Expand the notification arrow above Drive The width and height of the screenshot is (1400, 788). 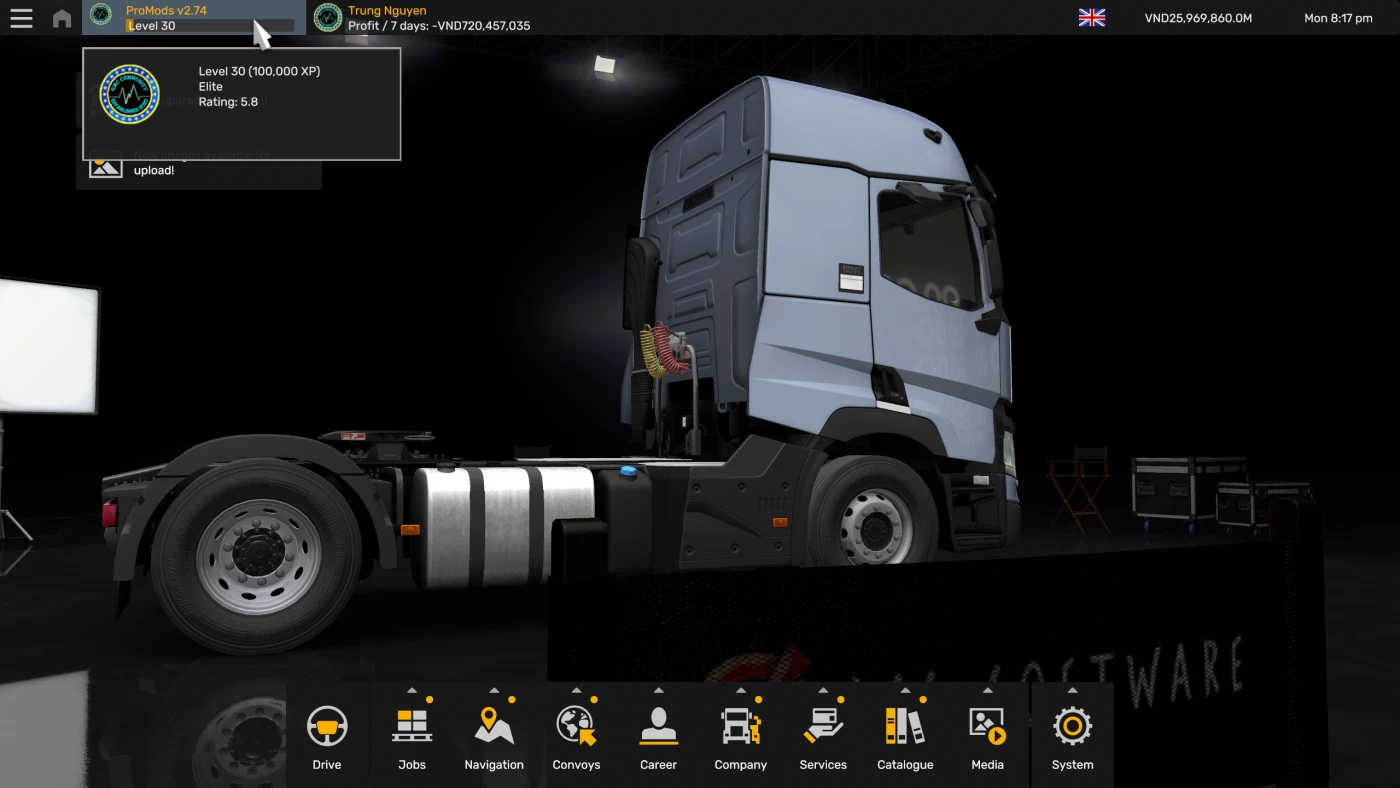(327, 688)
